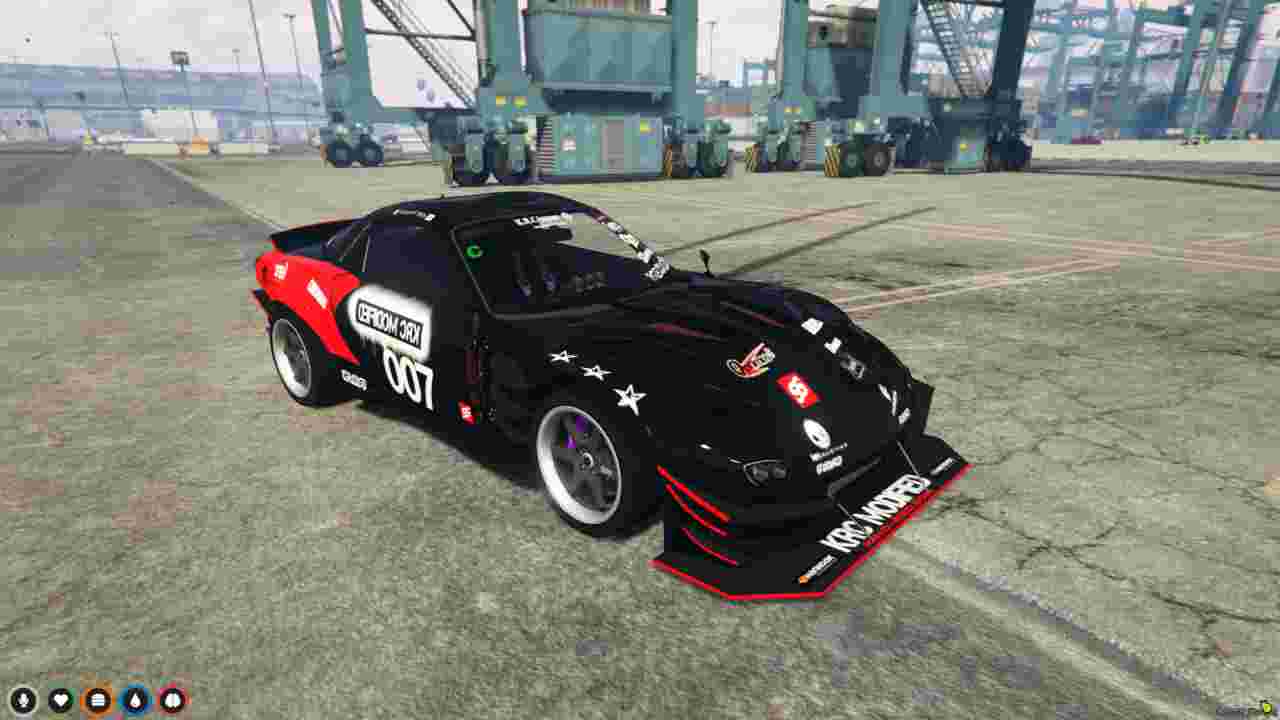This screenshot has width=1280, height=720.
Task: Click the orange ring segment on the hunger indicator
Action: (x=96, y=700)
